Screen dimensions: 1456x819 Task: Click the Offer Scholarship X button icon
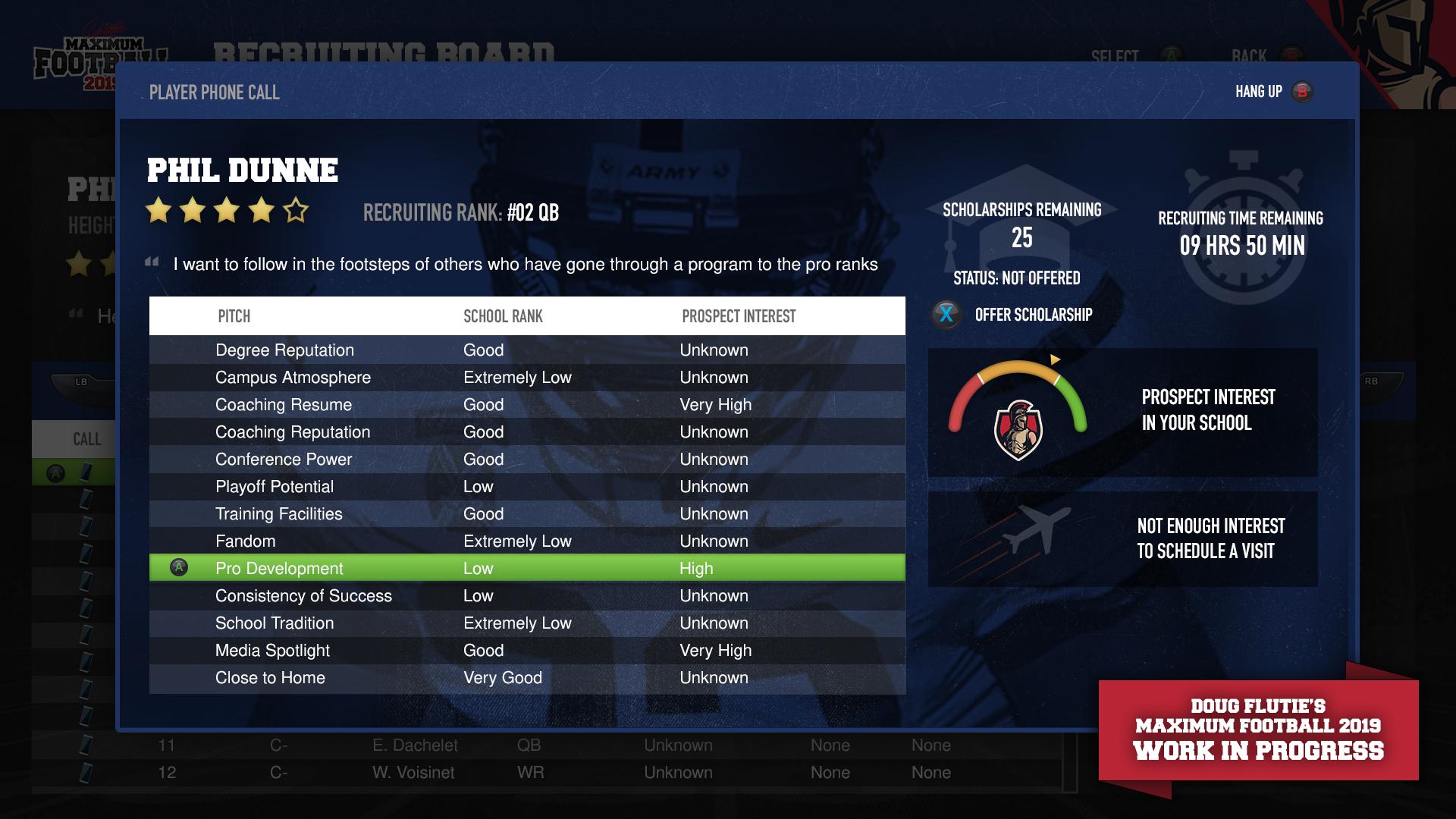[x=946, y=315]
